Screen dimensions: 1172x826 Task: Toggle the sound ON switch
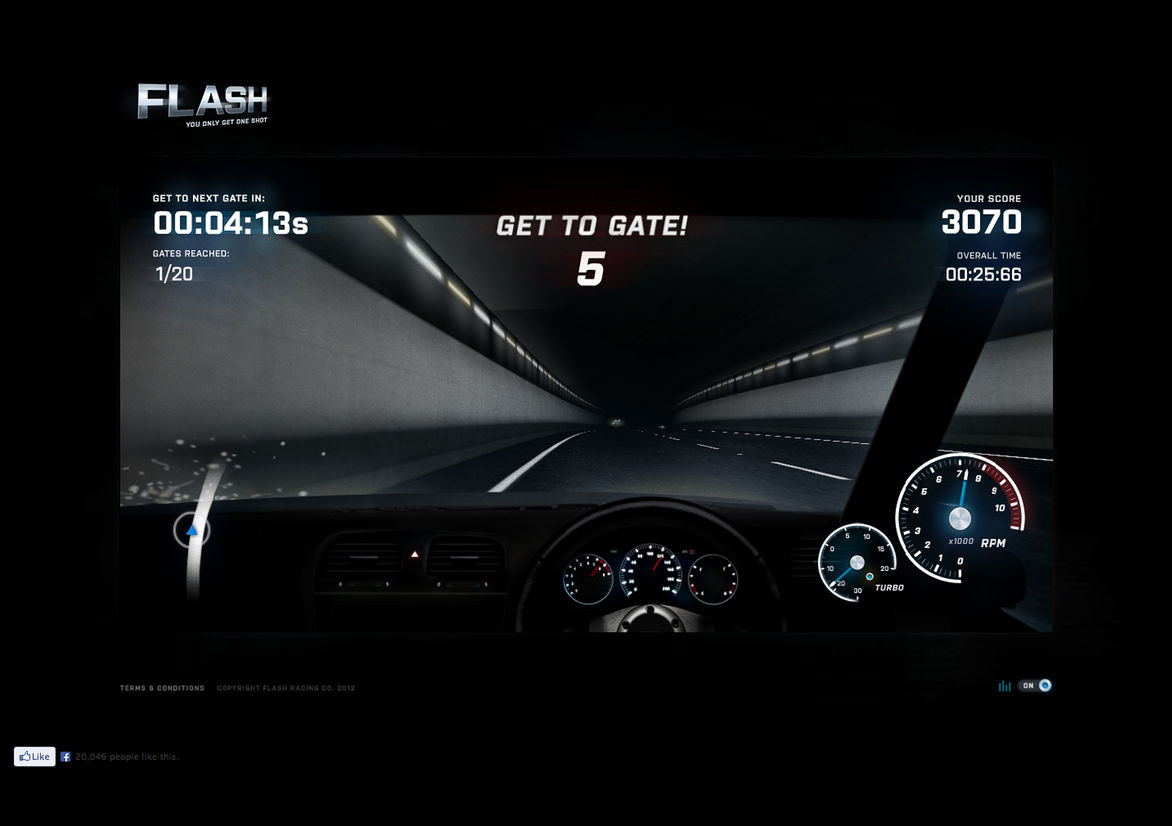(1035, 686)
